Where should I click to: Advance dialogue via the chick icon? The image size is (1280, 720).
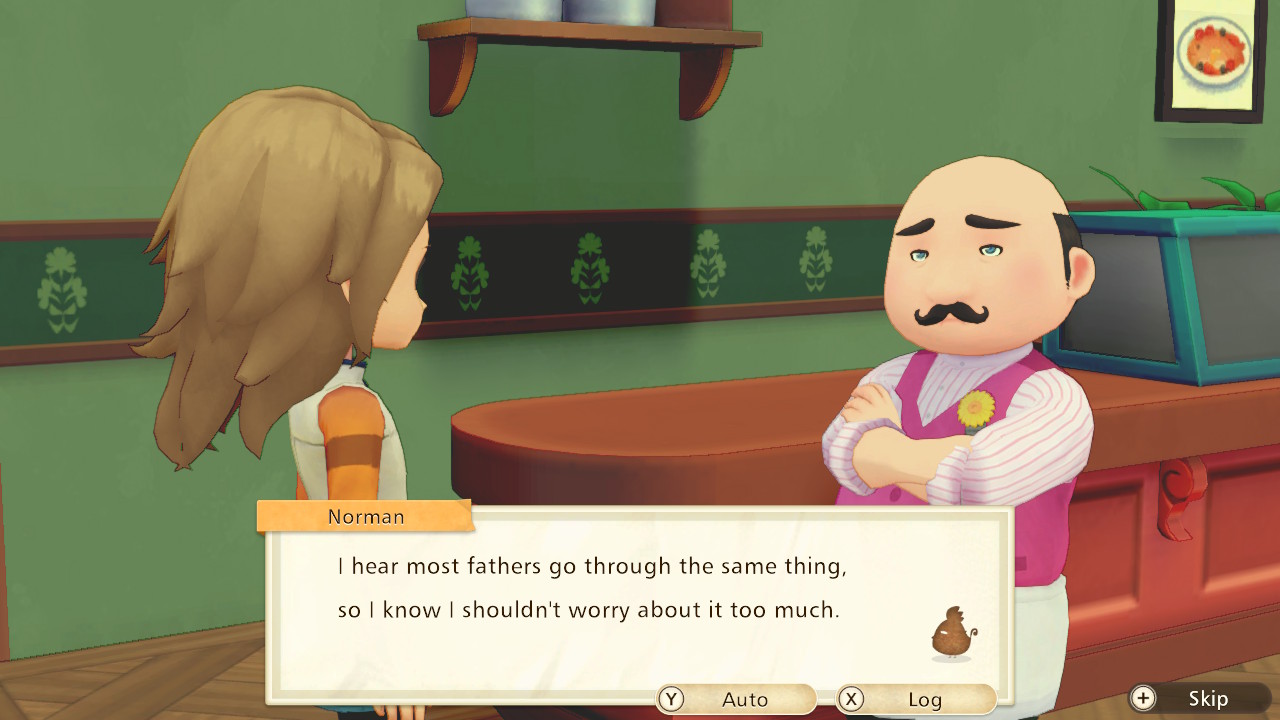point(952,634)
